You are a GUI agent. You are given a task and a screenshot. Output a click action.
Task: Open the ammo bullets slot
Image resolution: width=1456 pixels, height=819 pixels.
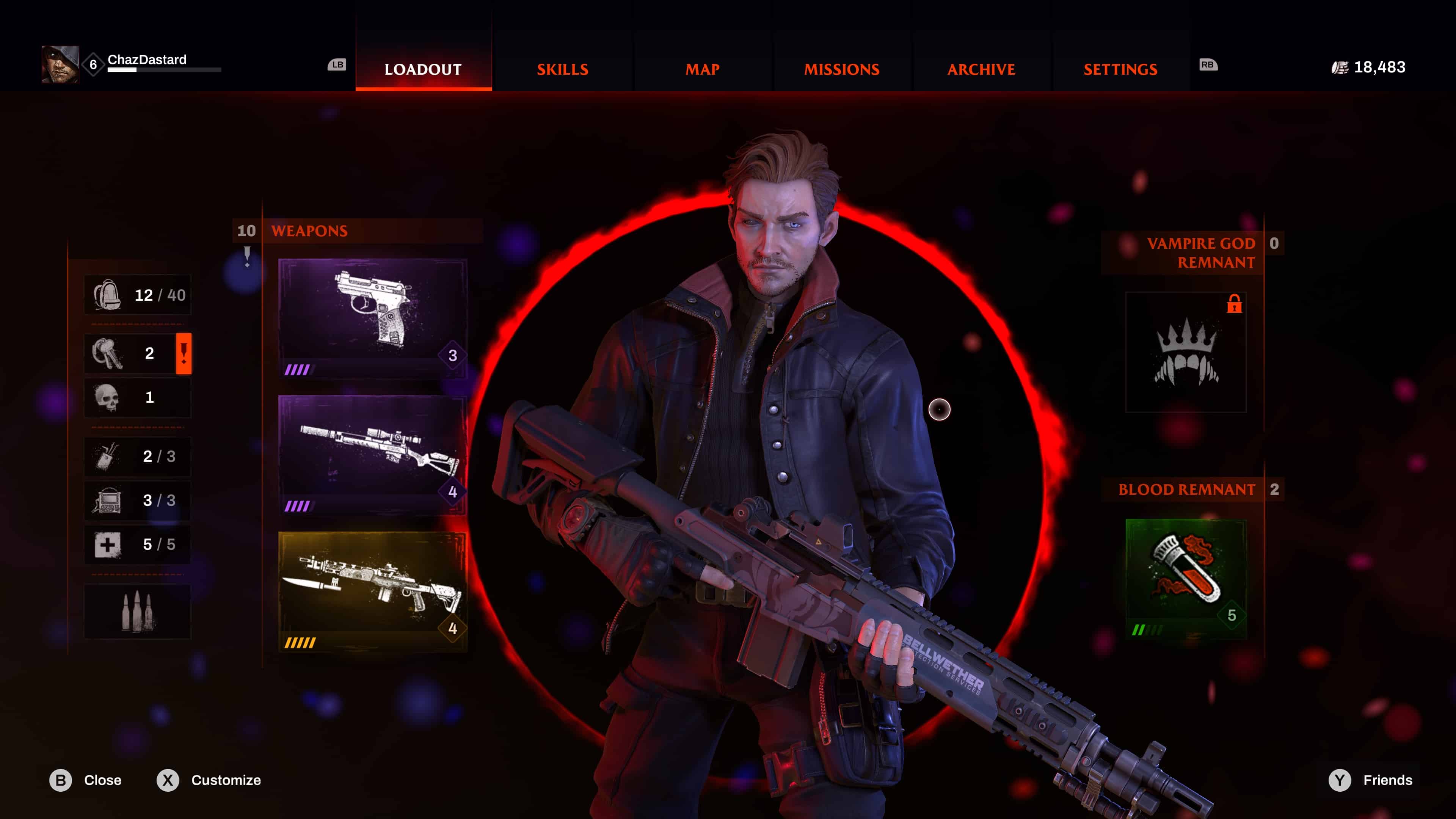137,612
